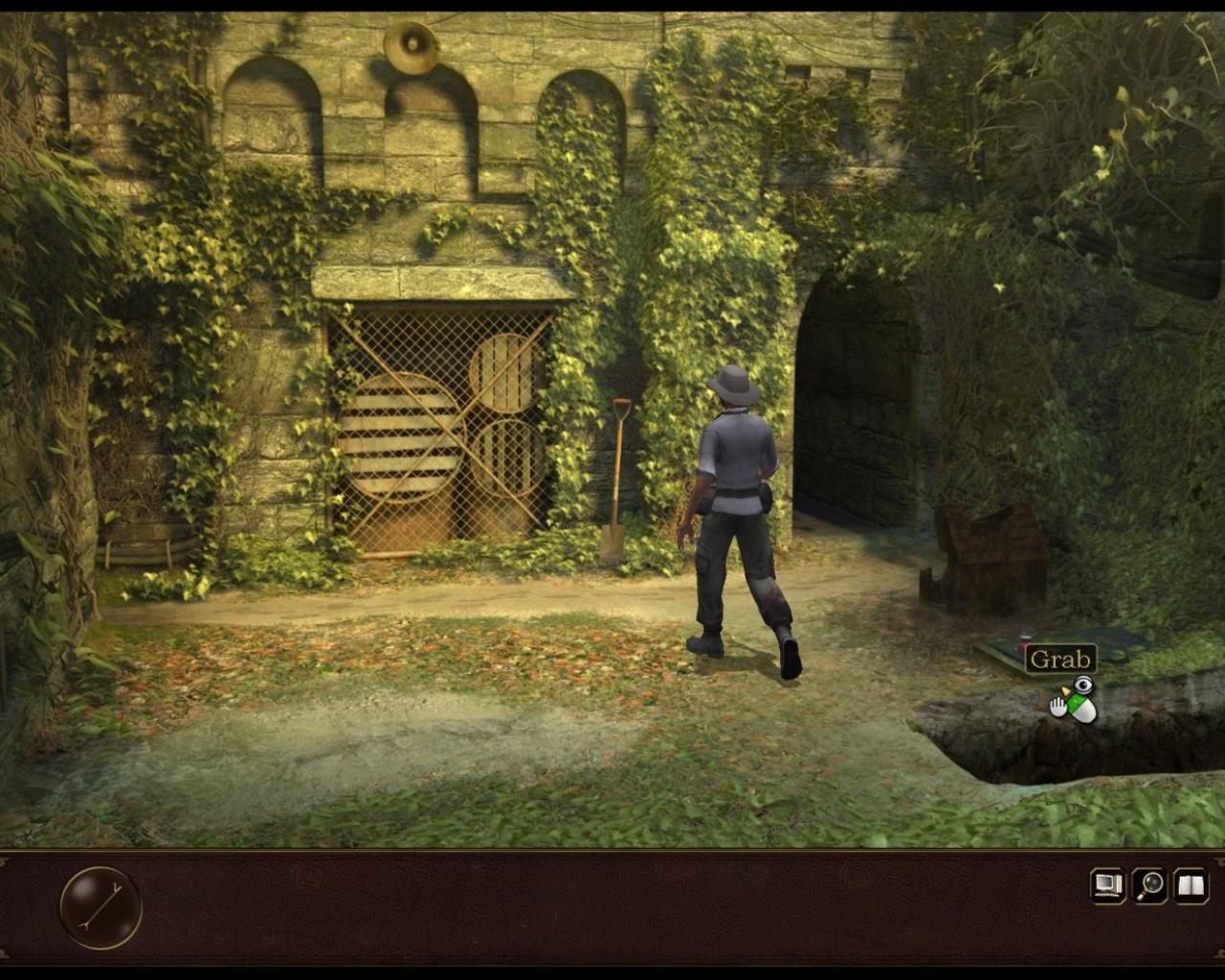Select the hand symbol on the mouse indicator
Viewport: 1225px width, 980px height.
click(x=1058, y=708)
